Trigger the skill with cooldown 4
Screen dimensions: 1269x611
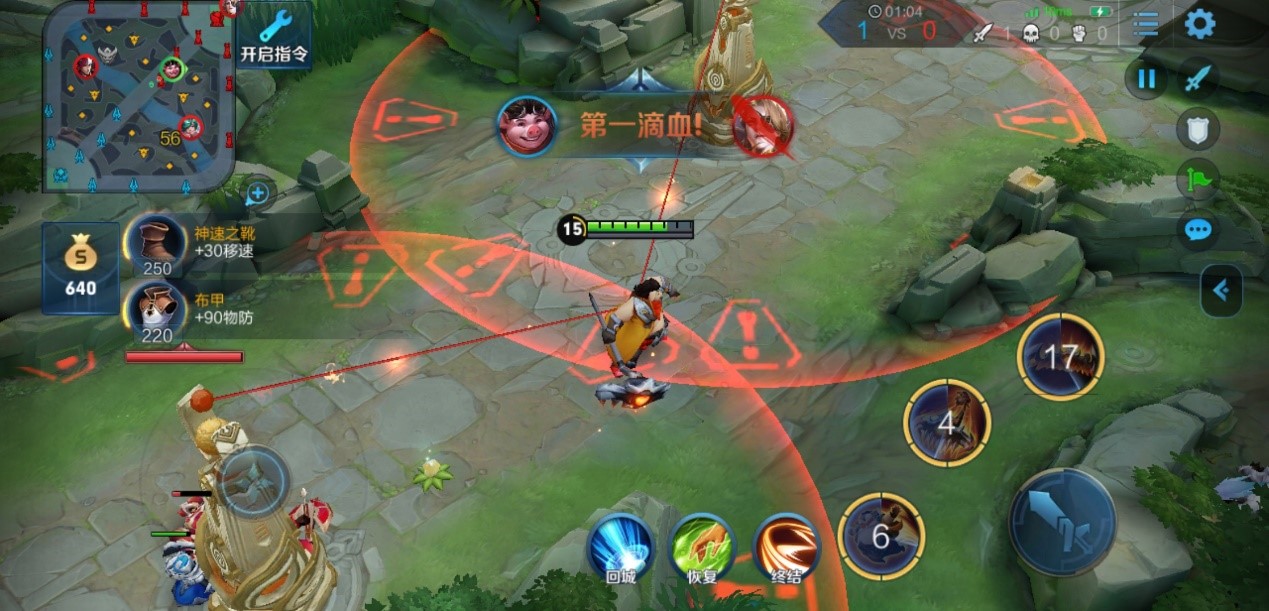[x=947, y=422]
